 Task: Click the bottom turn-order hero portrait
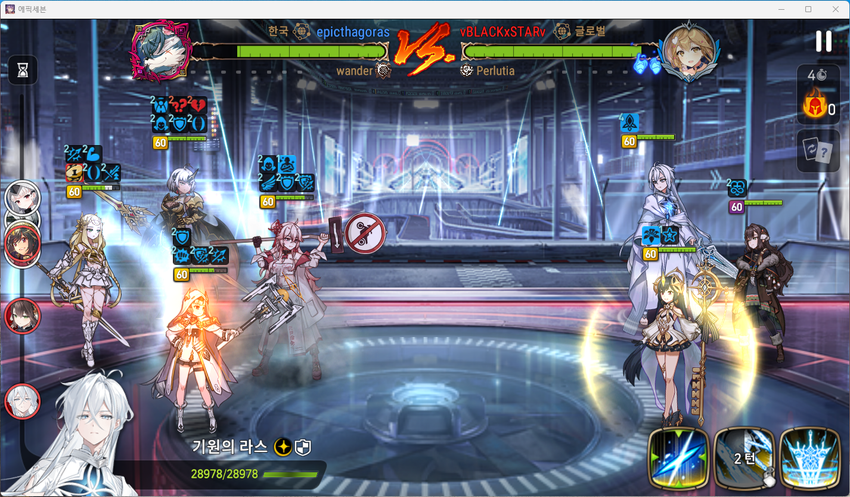(21, 401)
